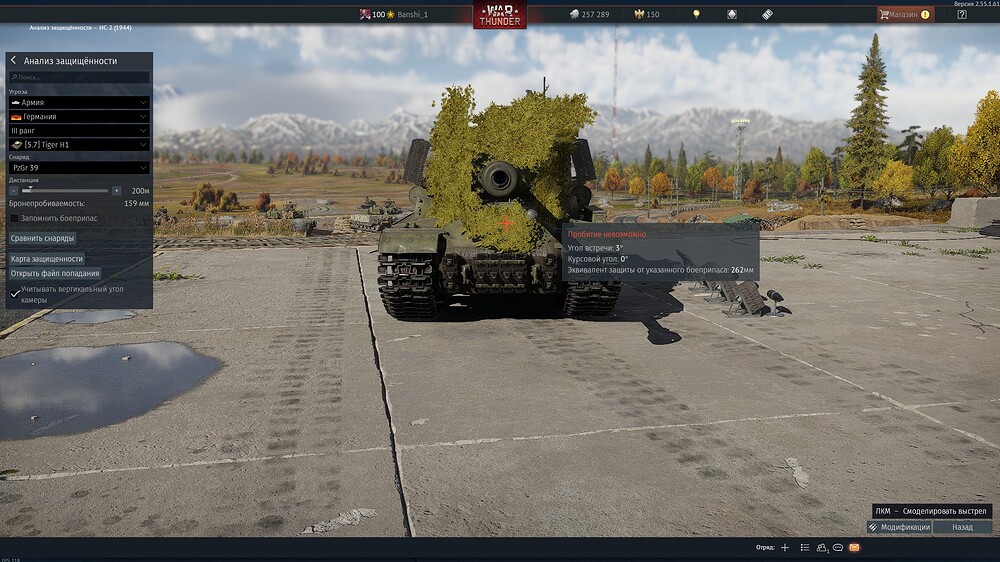The image size is (1000, 562).
Task: Choose Открыть файл попадания
Action: coord(55,273)
